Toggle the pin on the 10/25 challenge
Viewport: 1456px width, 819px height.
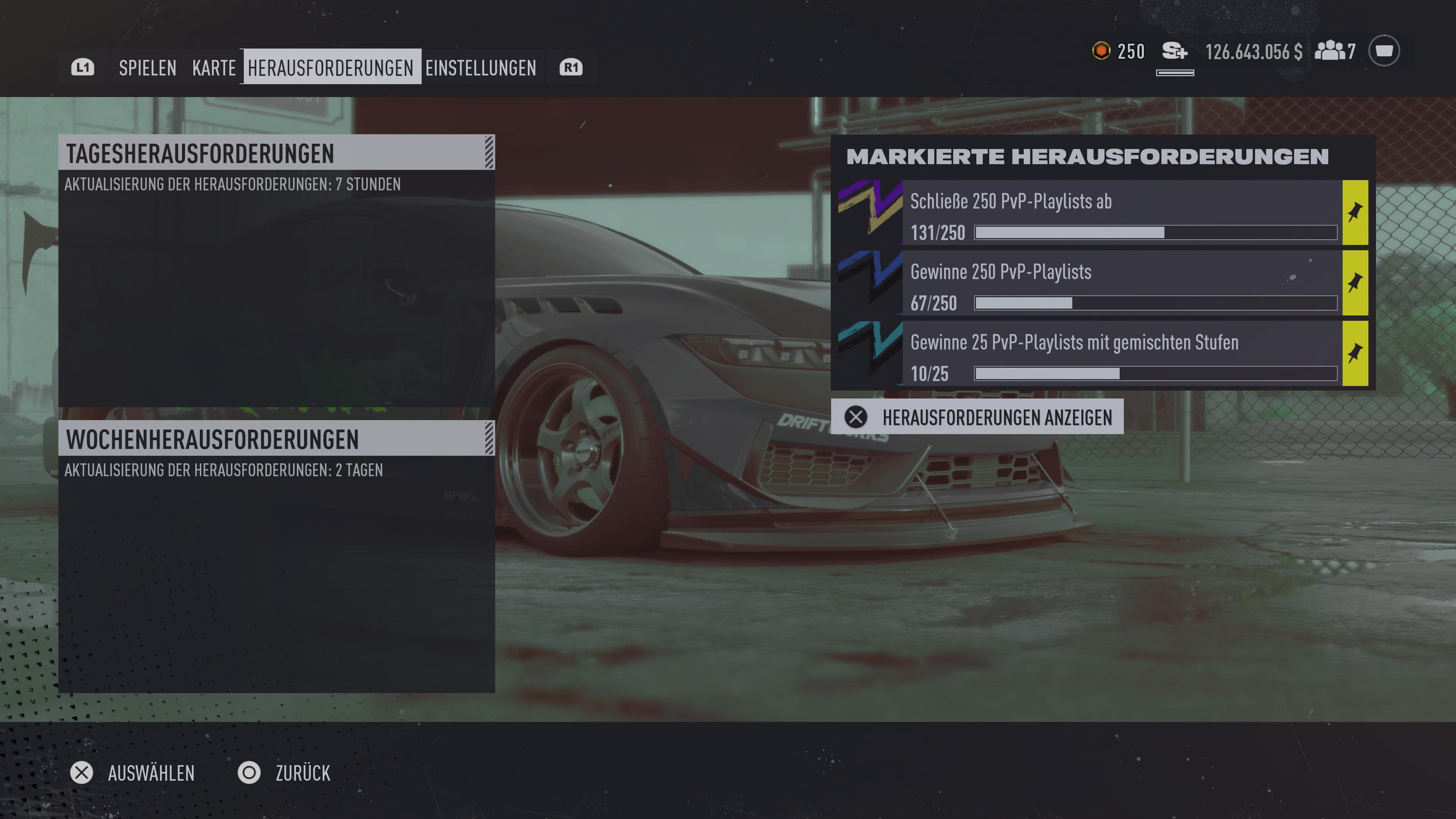[x=1355, y=354]
